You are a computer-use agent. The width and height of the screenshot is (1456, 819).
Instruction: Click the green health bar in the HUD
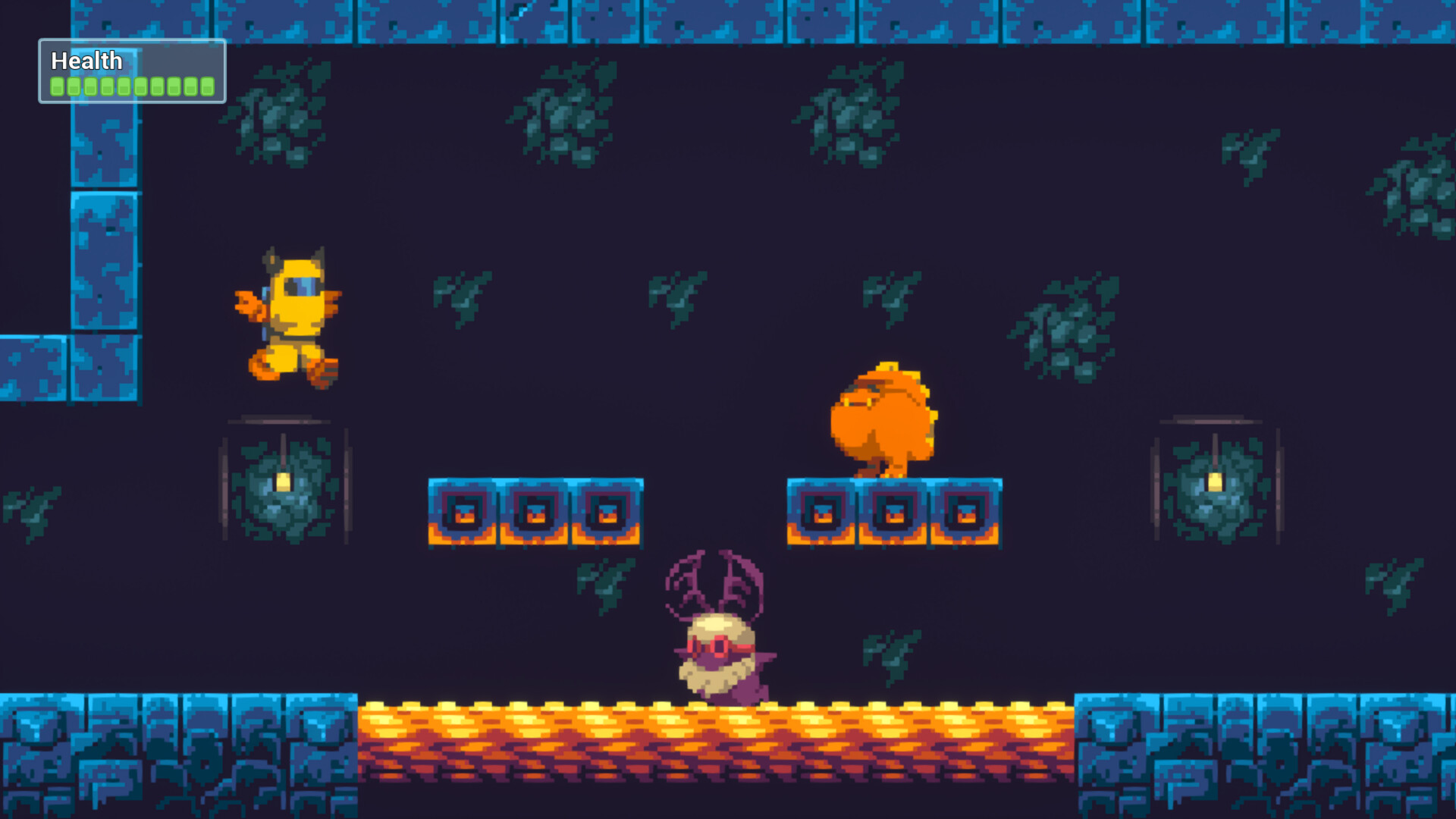click(130, 86)
